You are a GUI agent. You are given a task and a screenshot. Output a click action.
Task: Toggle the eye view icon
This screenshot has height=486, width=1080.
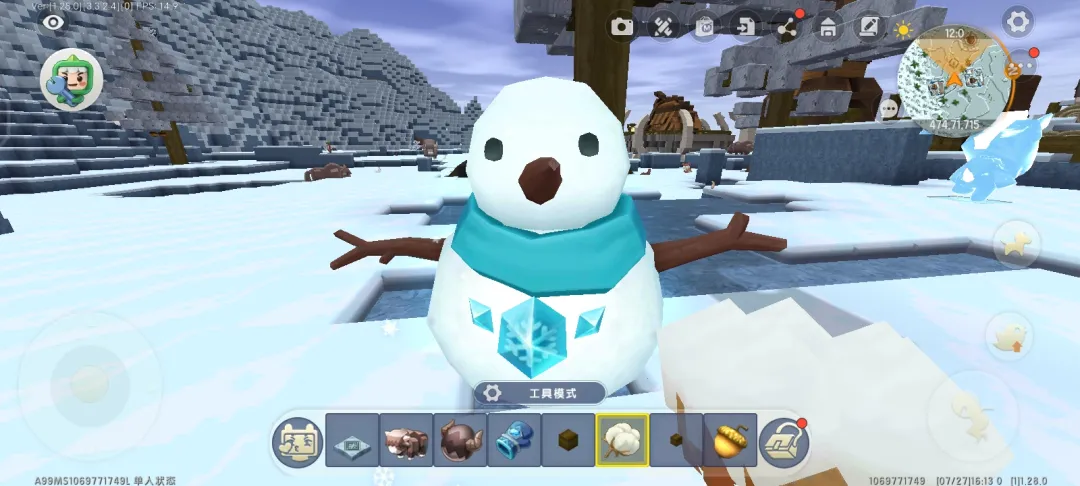tap(52, 21)
